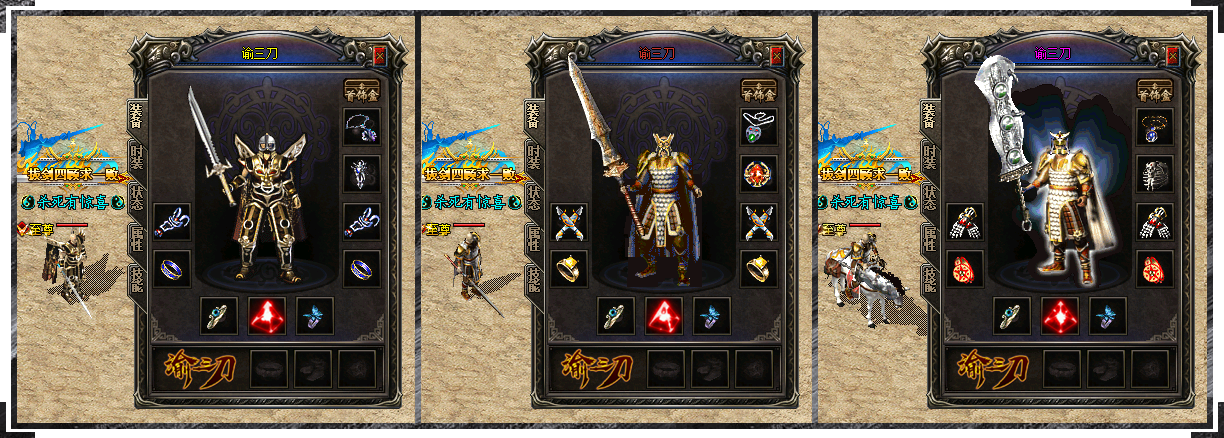Select the round red-gem gold medal slot
The height and width of the screenshot is (438, 1224).
[x=758, y=173]
